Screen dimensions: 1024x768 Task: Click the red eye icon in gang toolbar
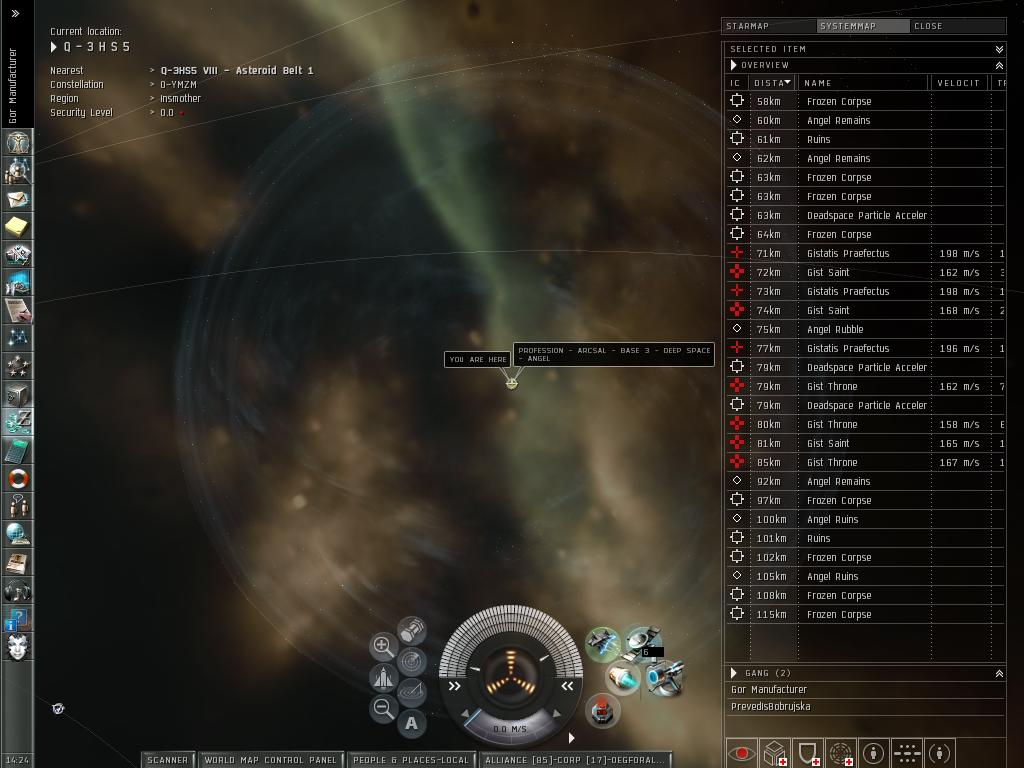[x=741, y=753]
